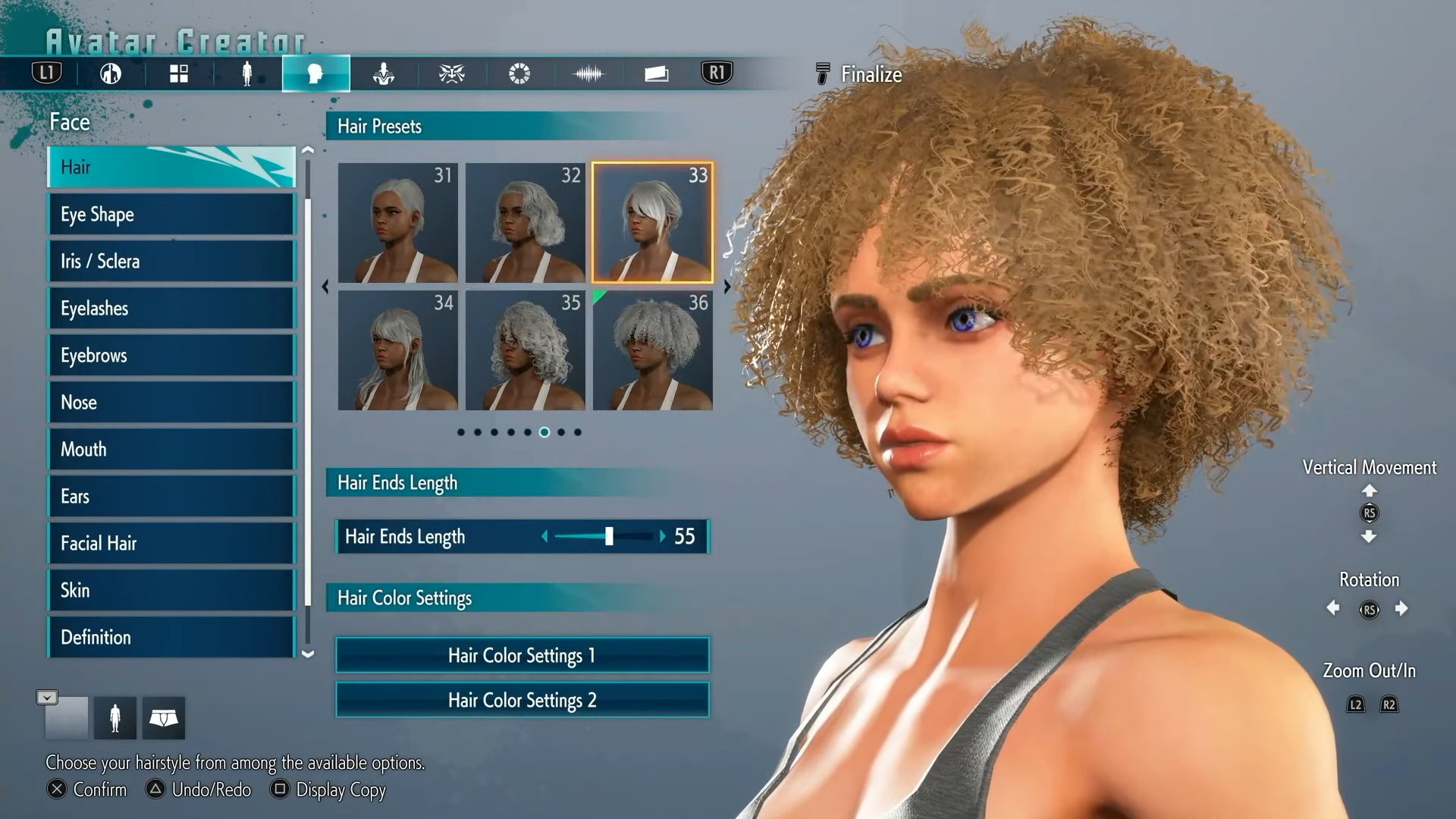Pick the afro hair preset 36
Screen dimensions: 1456x819
[652, 350]
